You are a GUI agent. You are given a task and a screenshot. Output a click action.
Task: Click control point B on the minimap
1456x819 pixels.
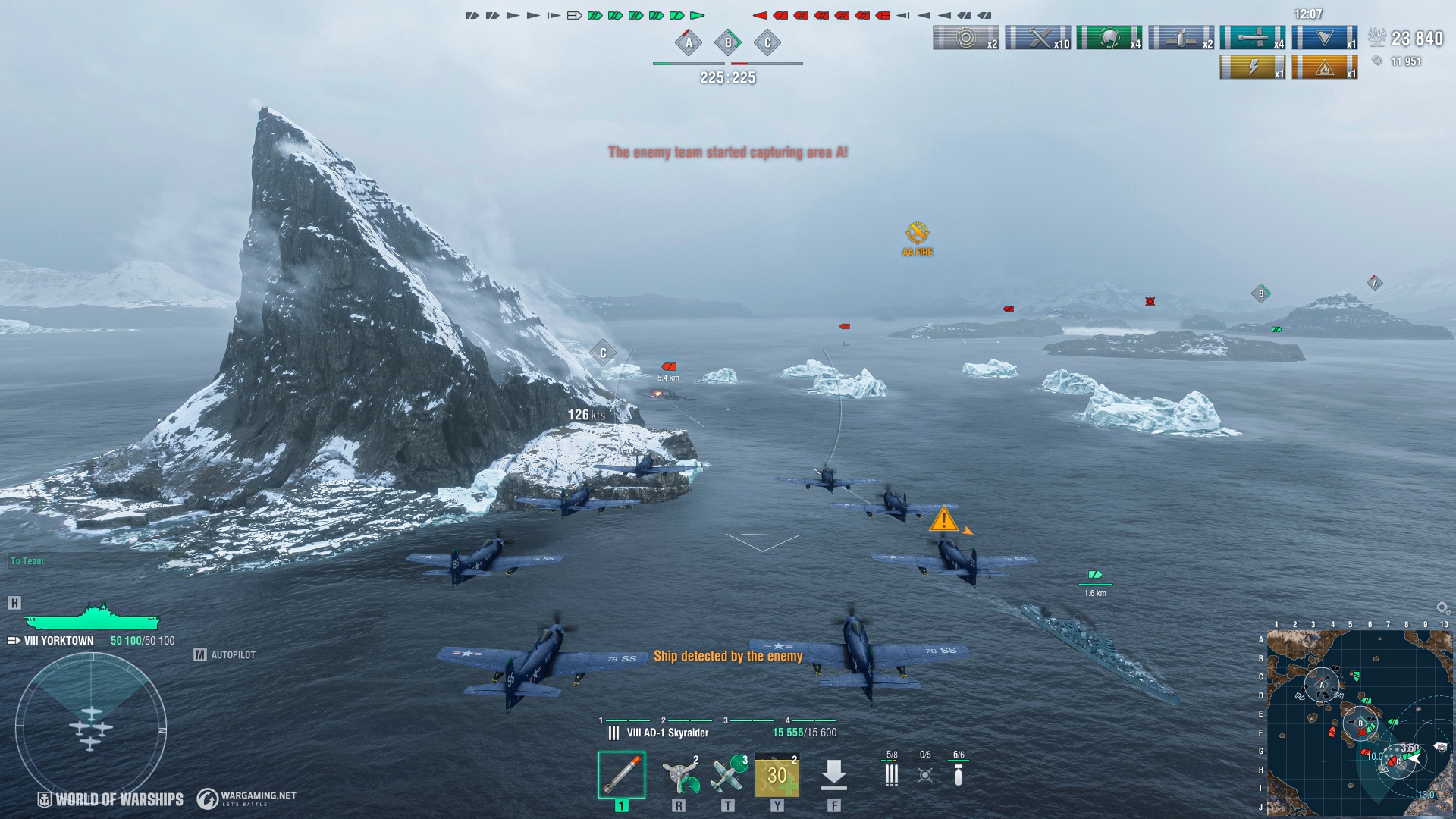point(1360,723)
